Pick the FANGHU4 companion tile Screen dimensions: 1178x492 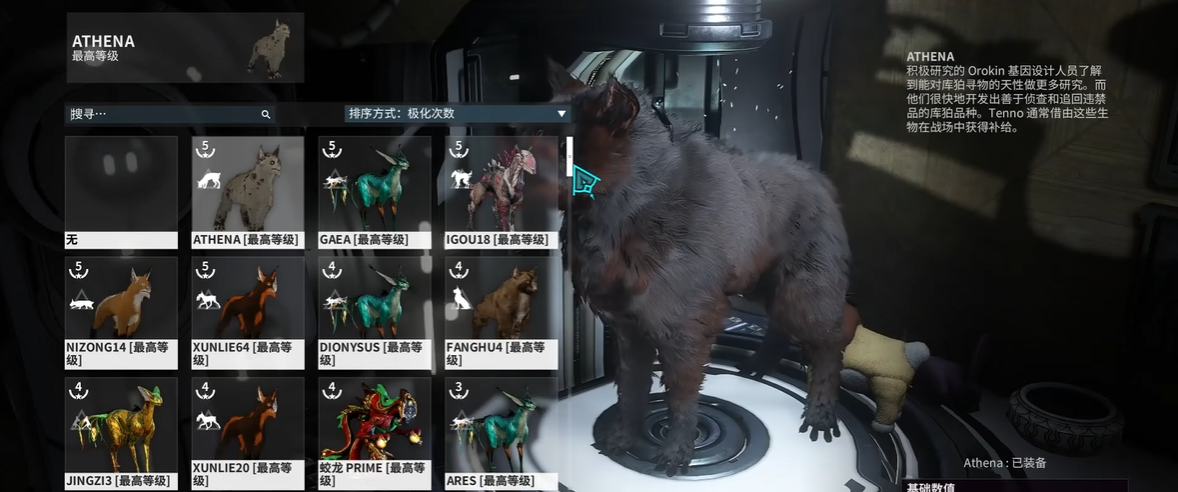502,312
